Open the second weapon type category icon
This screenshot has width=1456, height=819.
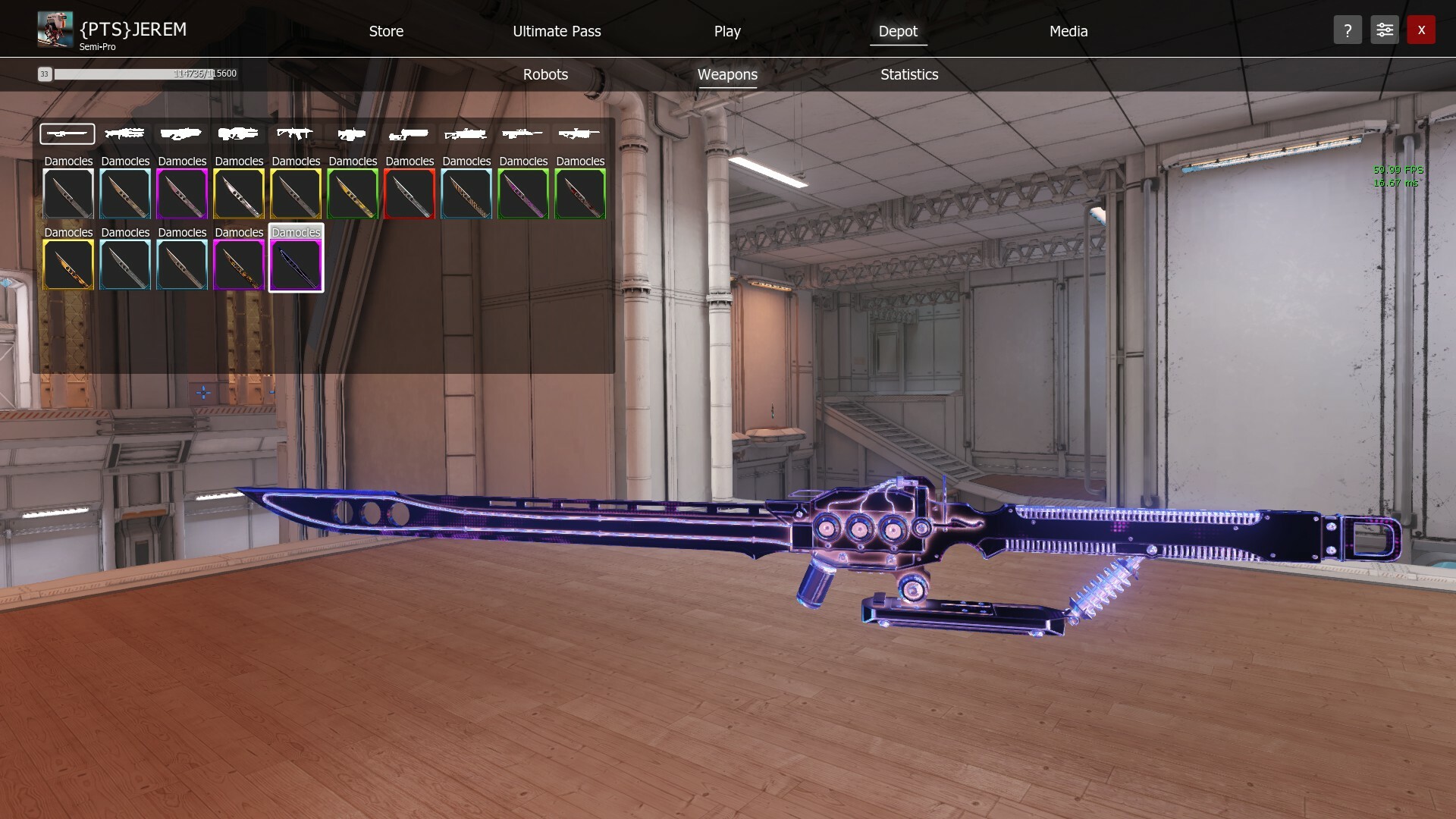(x=124, y=133)
